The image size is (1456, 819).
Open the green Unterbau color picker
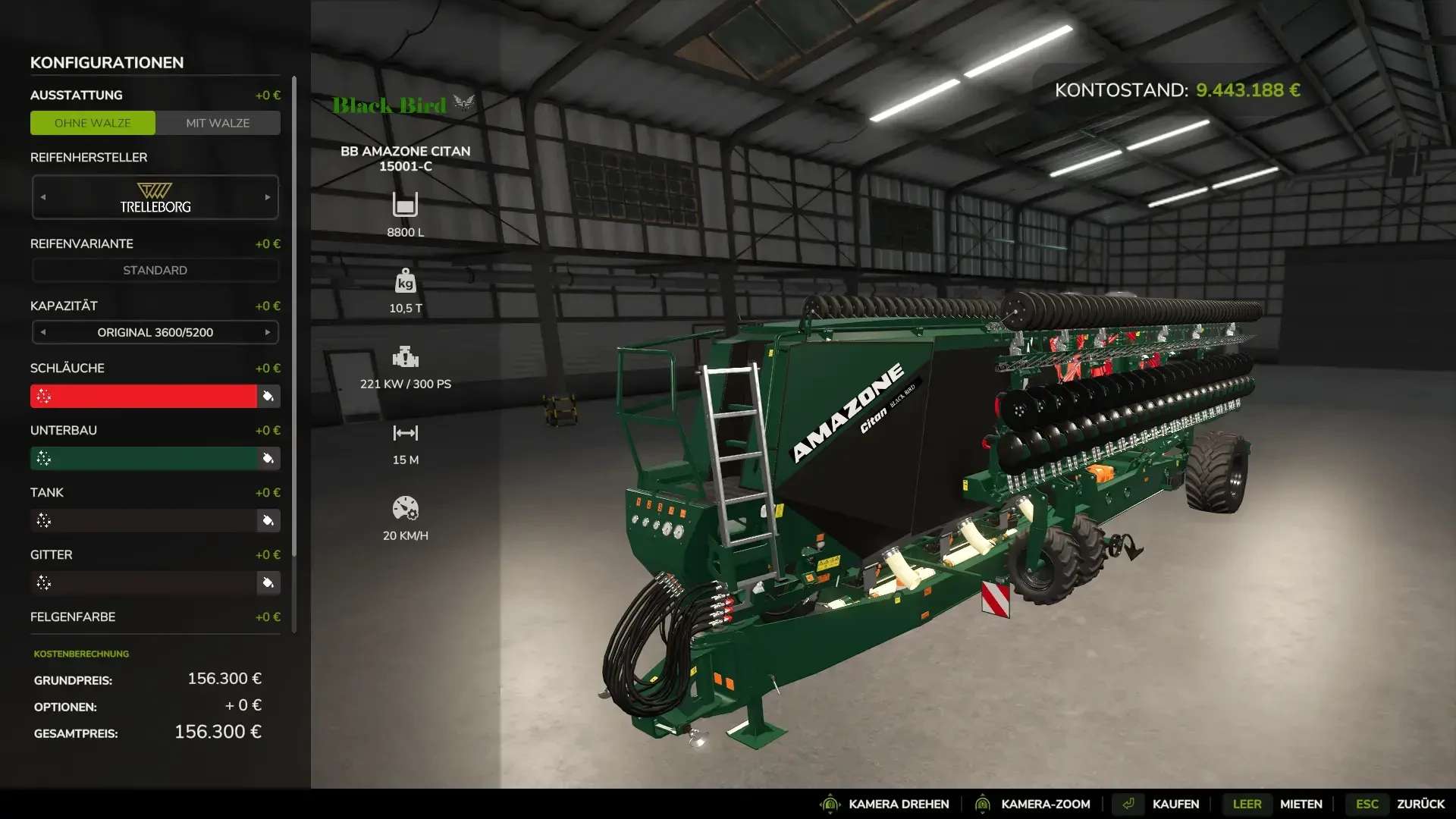(x=144, y=458)
